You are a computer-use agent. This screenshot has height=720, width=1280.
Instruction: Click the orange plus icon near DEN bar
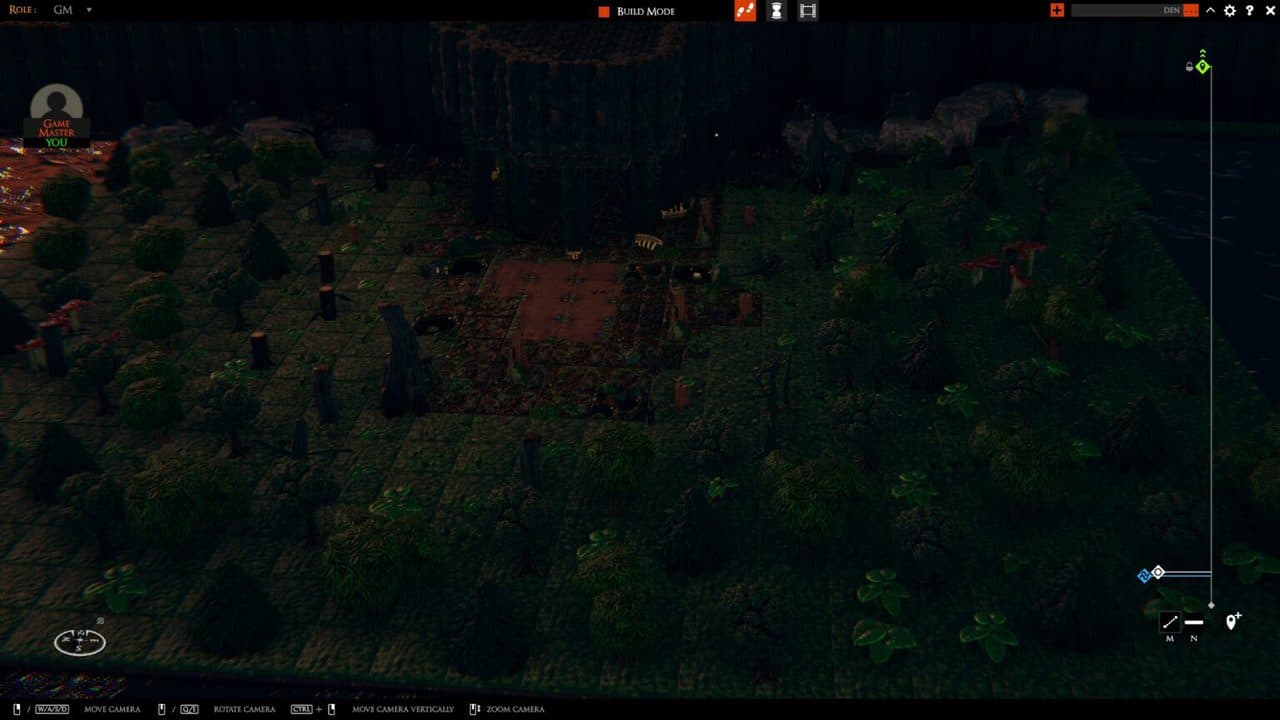1057,11
